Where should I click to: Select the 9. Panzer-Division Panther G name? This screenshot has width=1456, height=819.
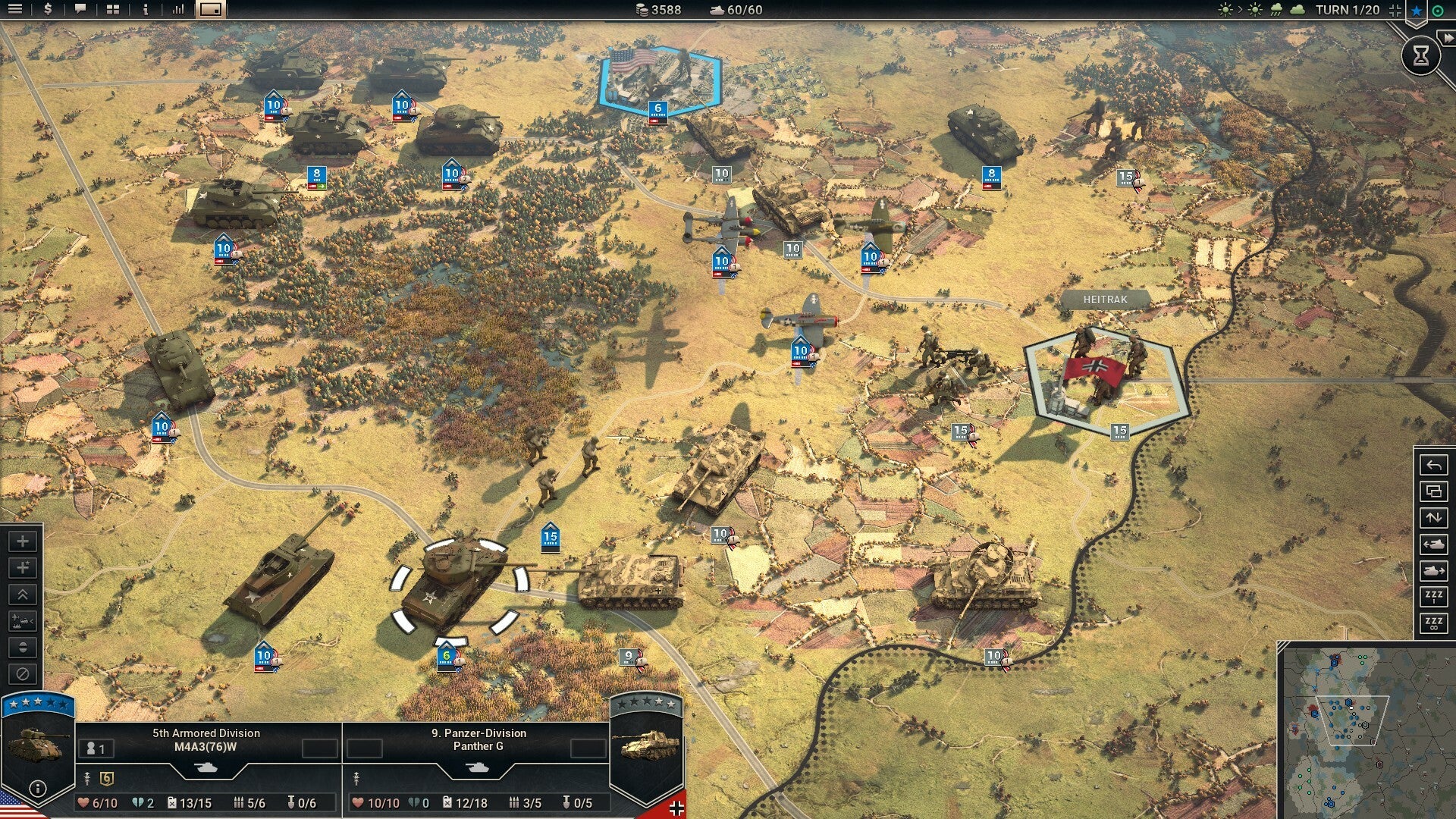[479, 739]
